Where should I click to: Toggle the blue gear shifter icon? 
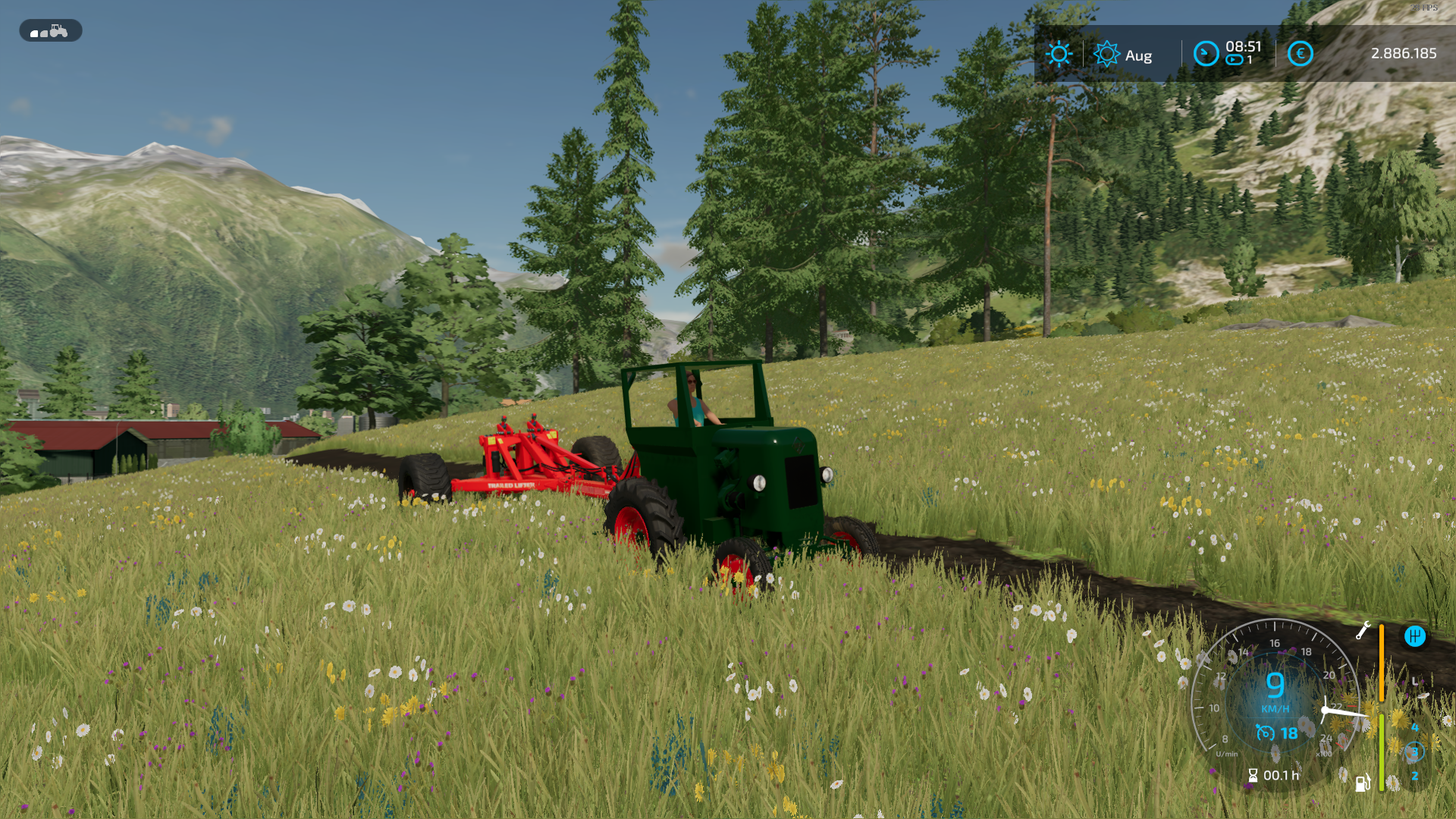(1414, 636)
